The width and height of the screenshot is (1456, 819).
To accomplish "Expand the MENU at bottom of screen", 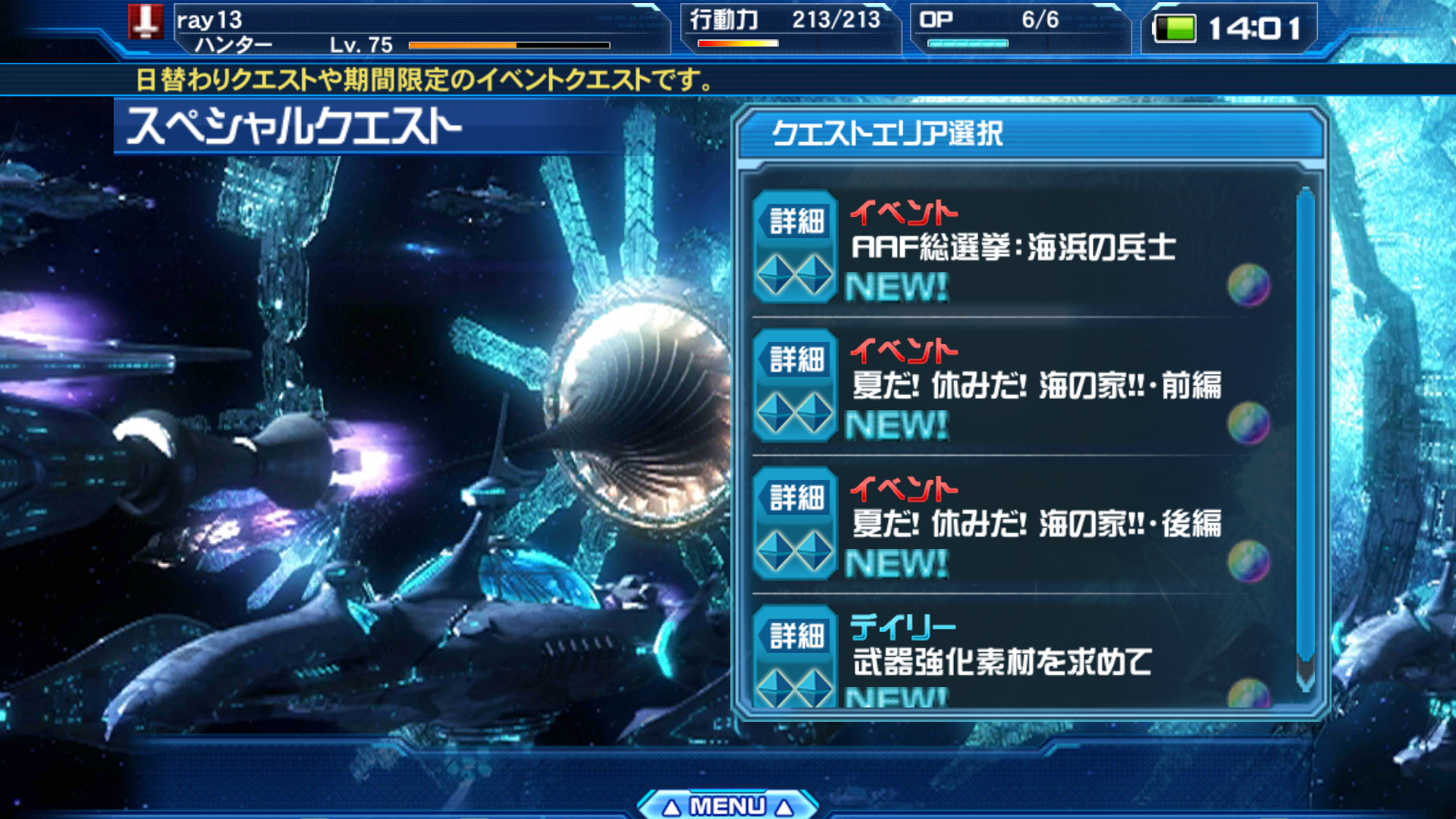I will [x=728, y=806].
